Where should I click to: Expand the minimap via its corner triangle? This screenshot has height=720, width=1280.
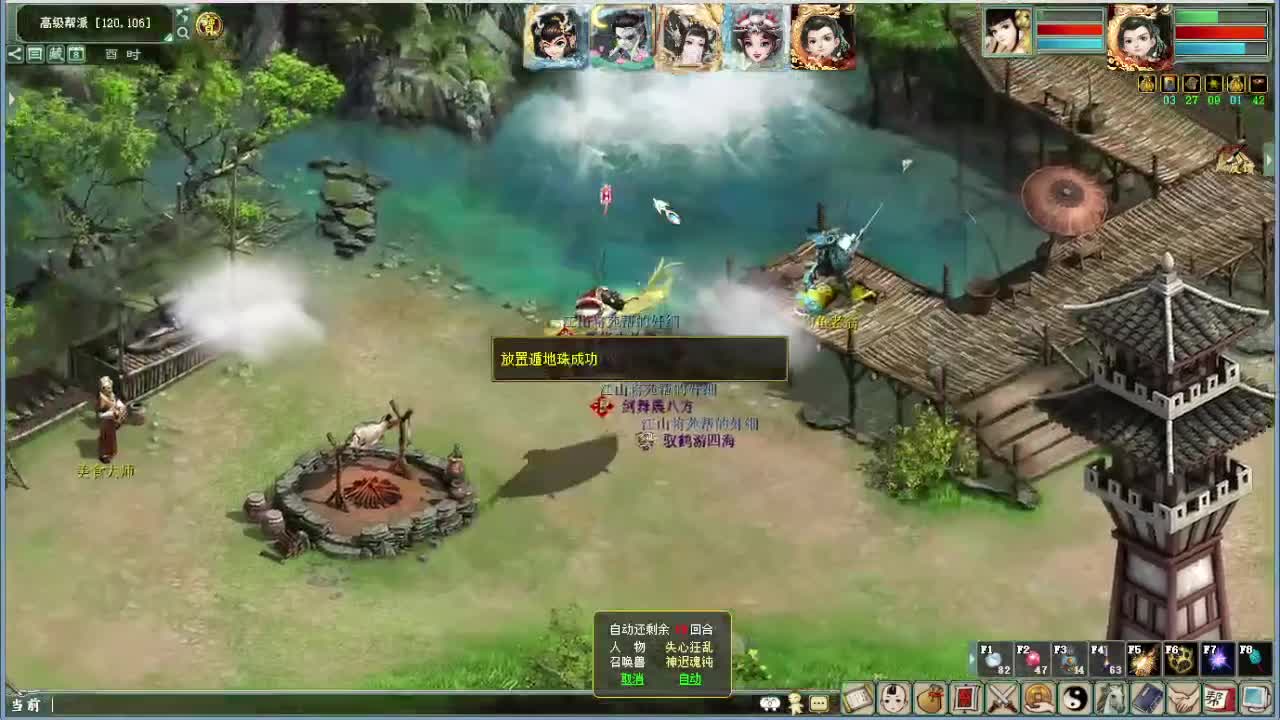[x=168, y=37]
